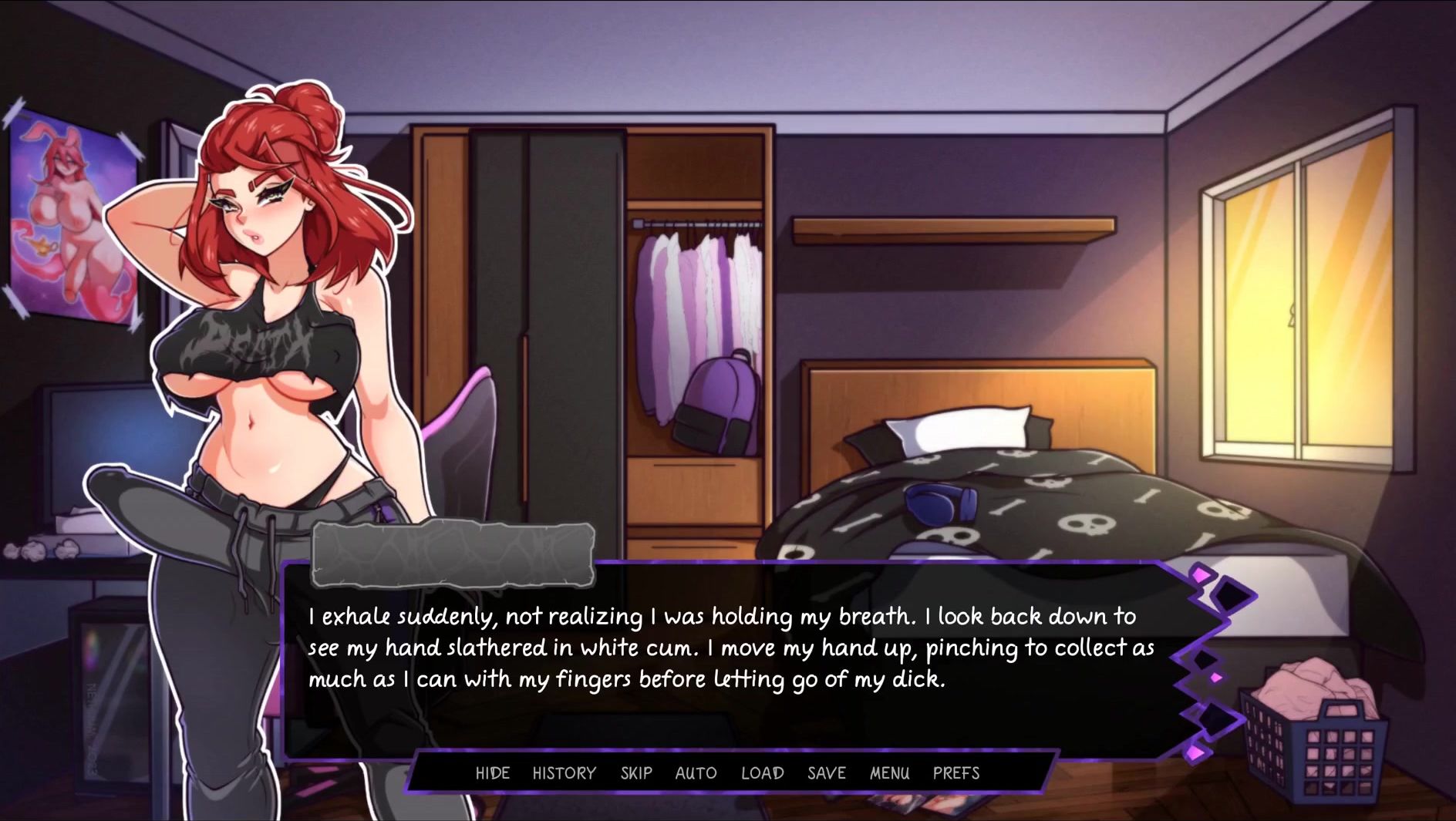Hide the dialogue interface
The image size is (1456, 821).
pos(492,772)
